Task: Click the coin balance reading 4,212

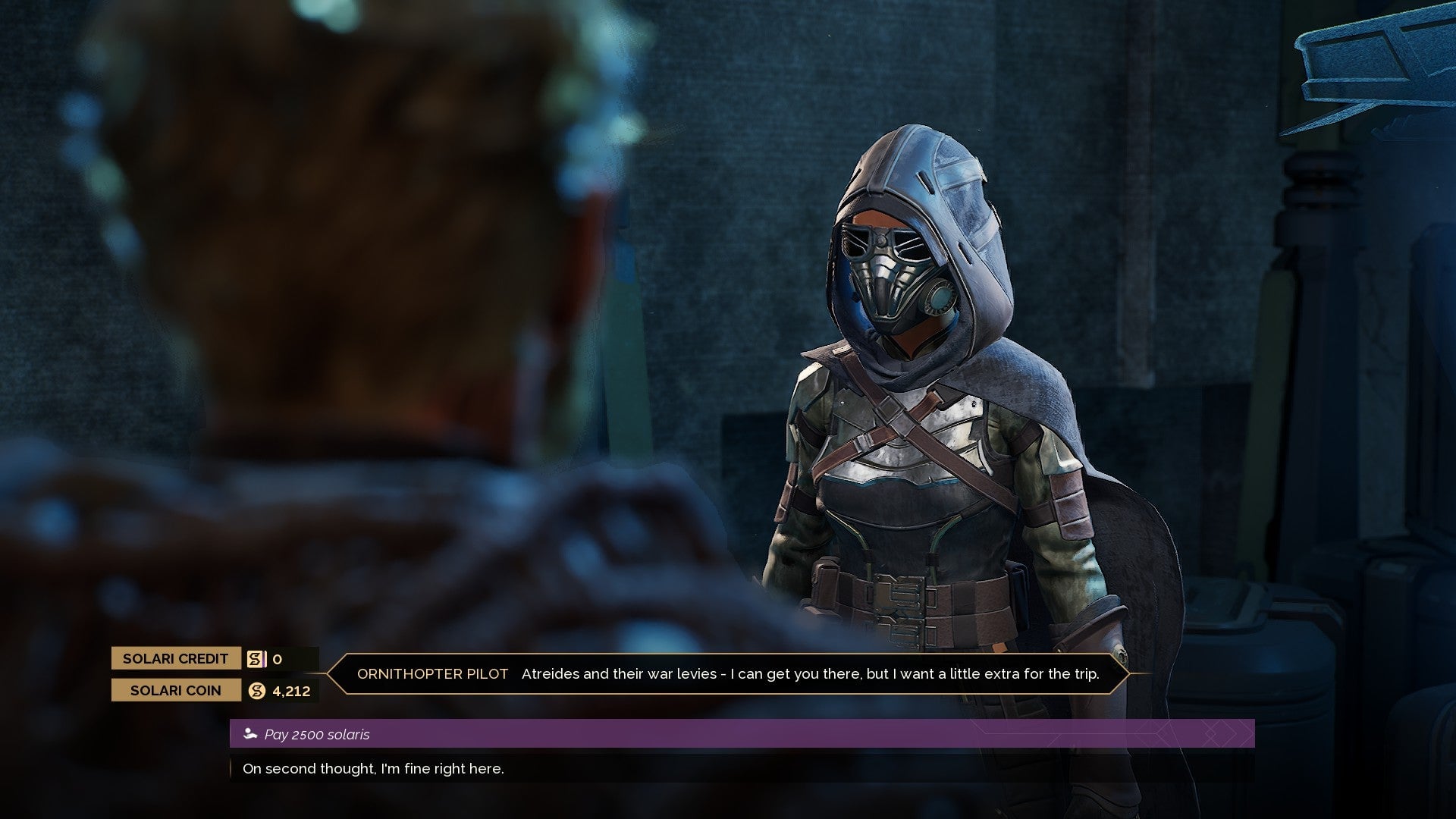Action: click(x=291, y=691)
